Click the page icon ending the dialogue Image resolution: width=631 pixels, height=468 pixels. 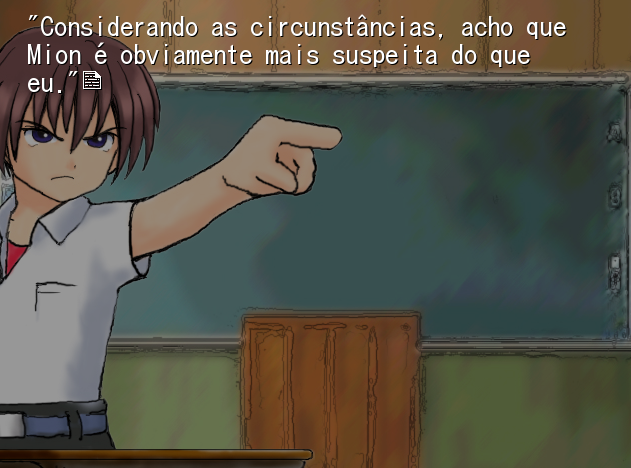(x=92, y=81)
